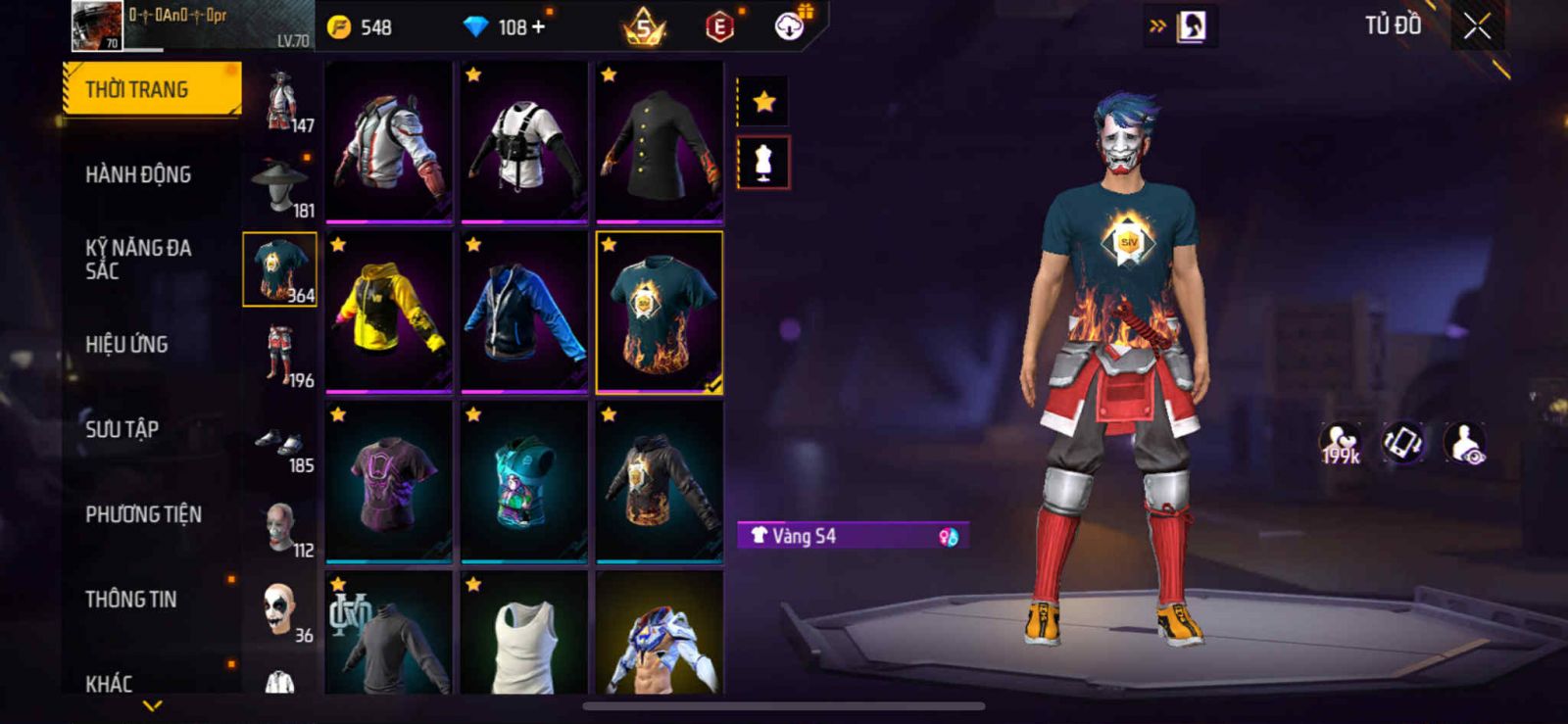Switch to the Thông Tin tab
The height and width of the screenshot is (724, 1568).
point(131,600)
